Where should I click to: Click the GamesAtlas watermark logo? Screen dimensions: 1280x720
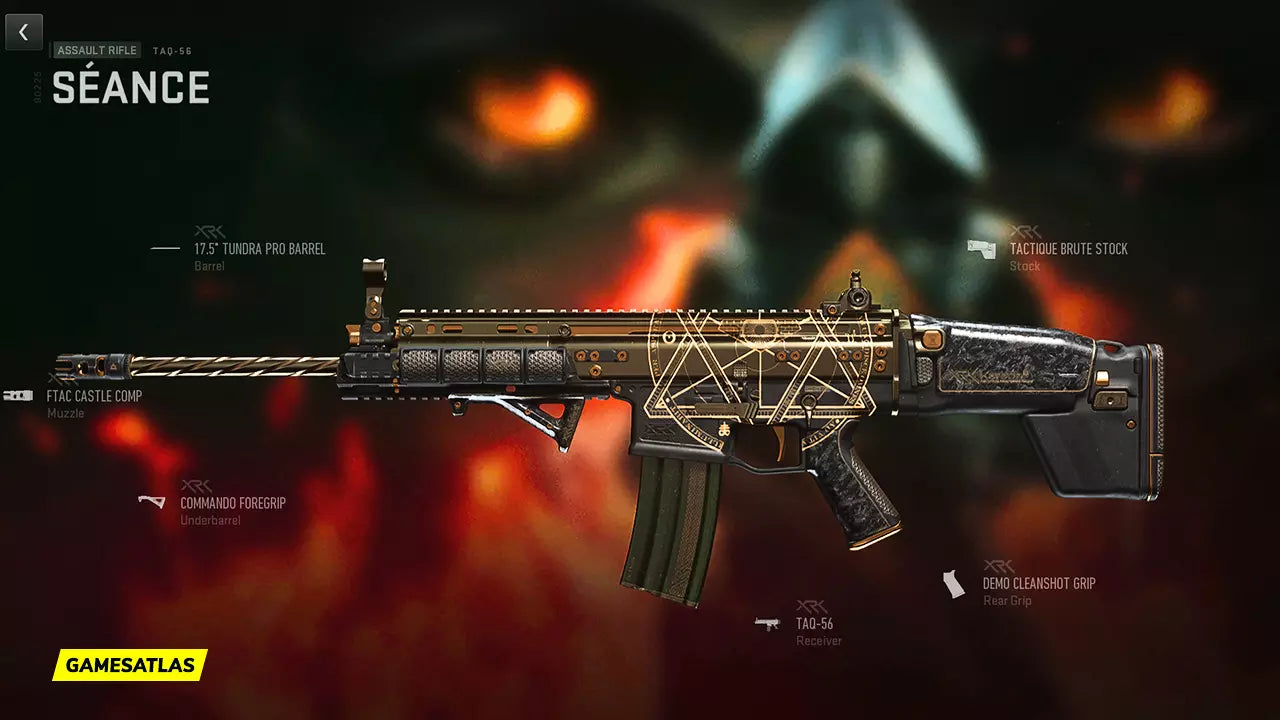point(130,664)
